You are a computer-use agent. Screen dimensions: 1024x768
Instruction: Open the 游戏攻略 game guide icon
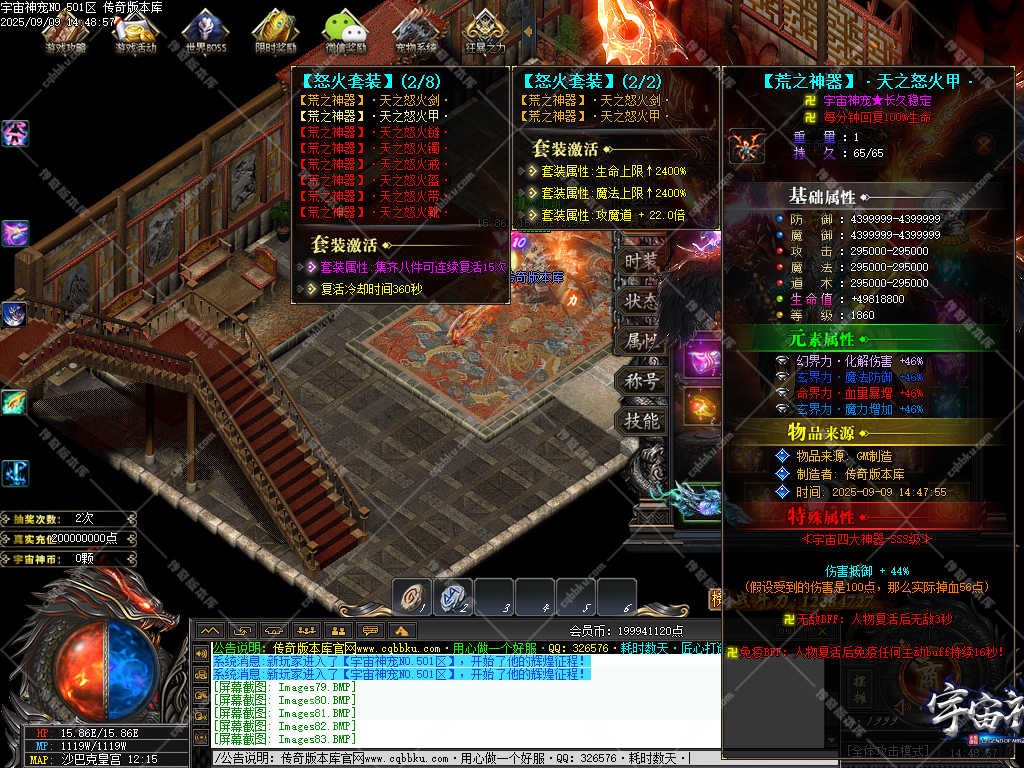tap(65, 31)
